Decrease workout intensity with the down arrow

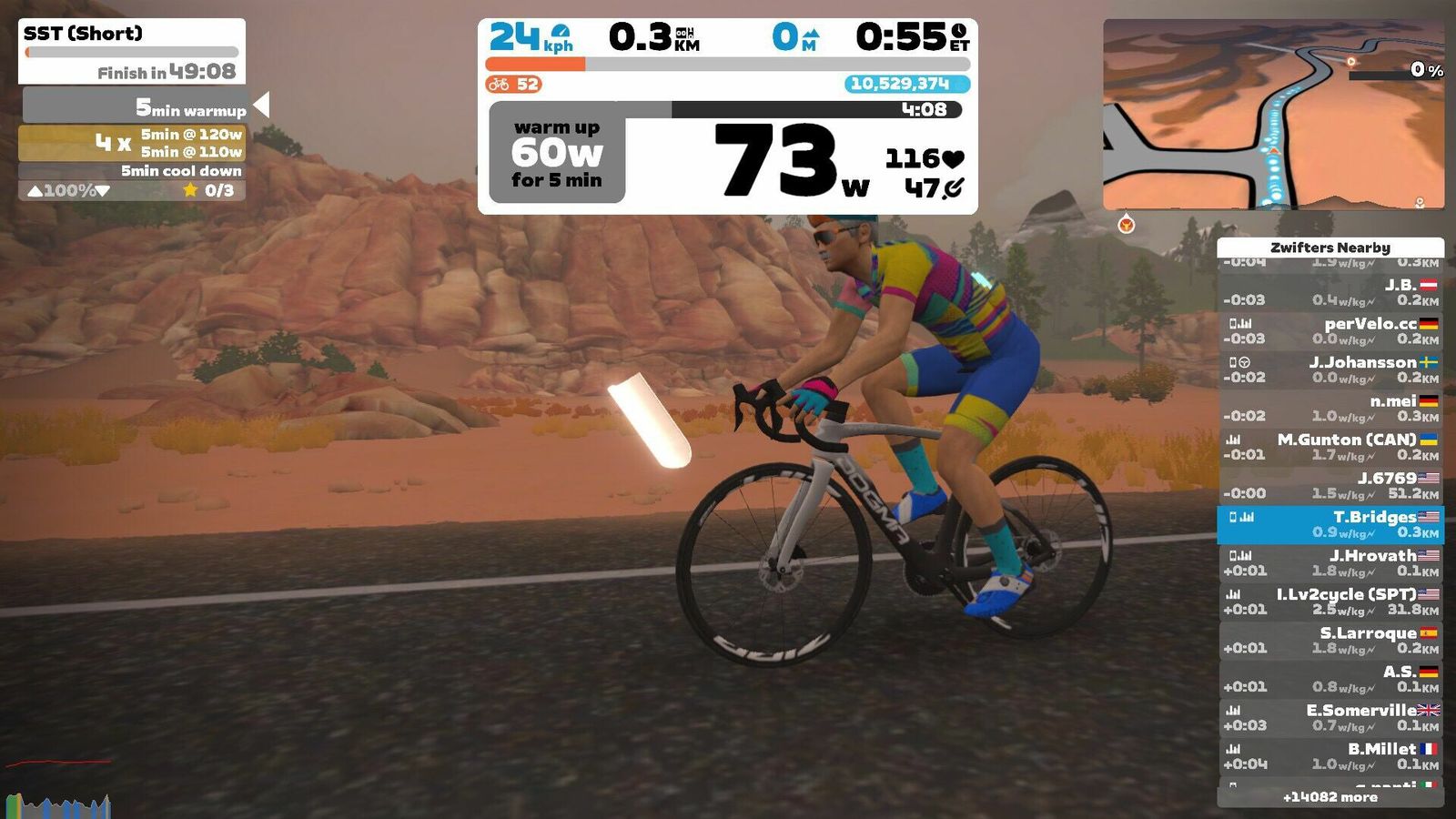(x=103, y=191)
